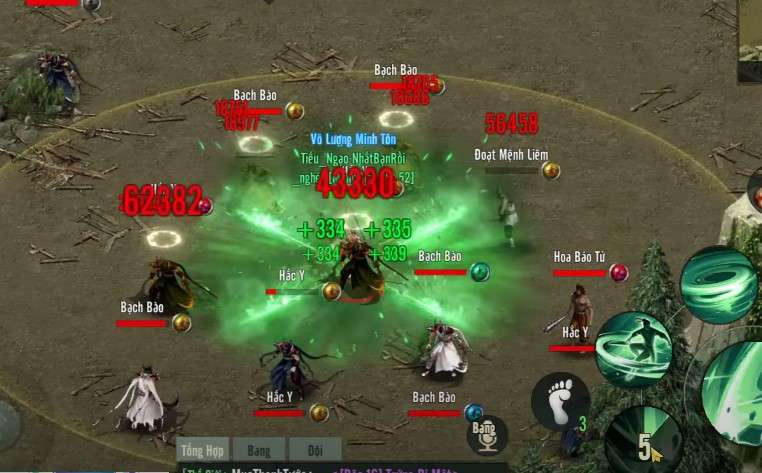Open the minimap in the corner
Image resolution: width=762 pixels, height=473 pixels.
click(749, 40)
